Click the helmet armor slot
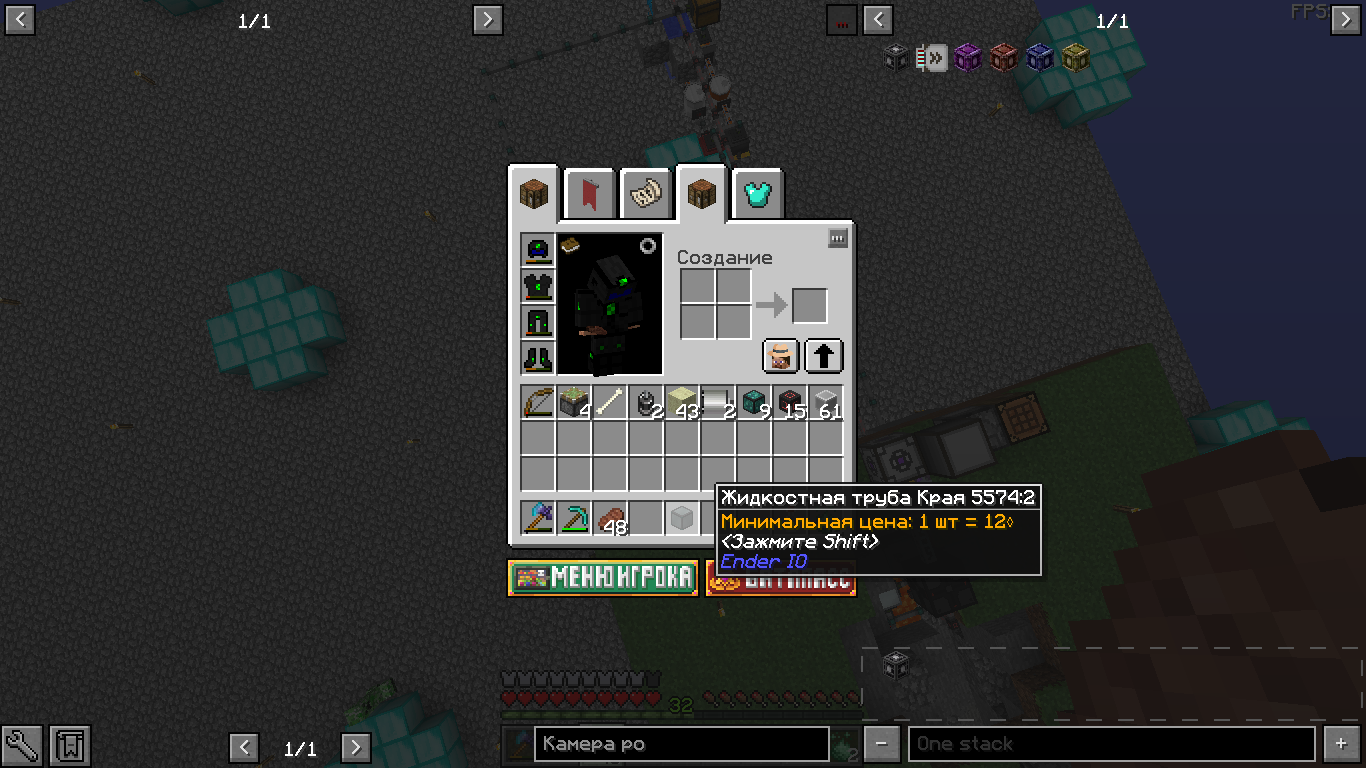The width and height of the screenshot is (1366, 768). pos(538,250)
